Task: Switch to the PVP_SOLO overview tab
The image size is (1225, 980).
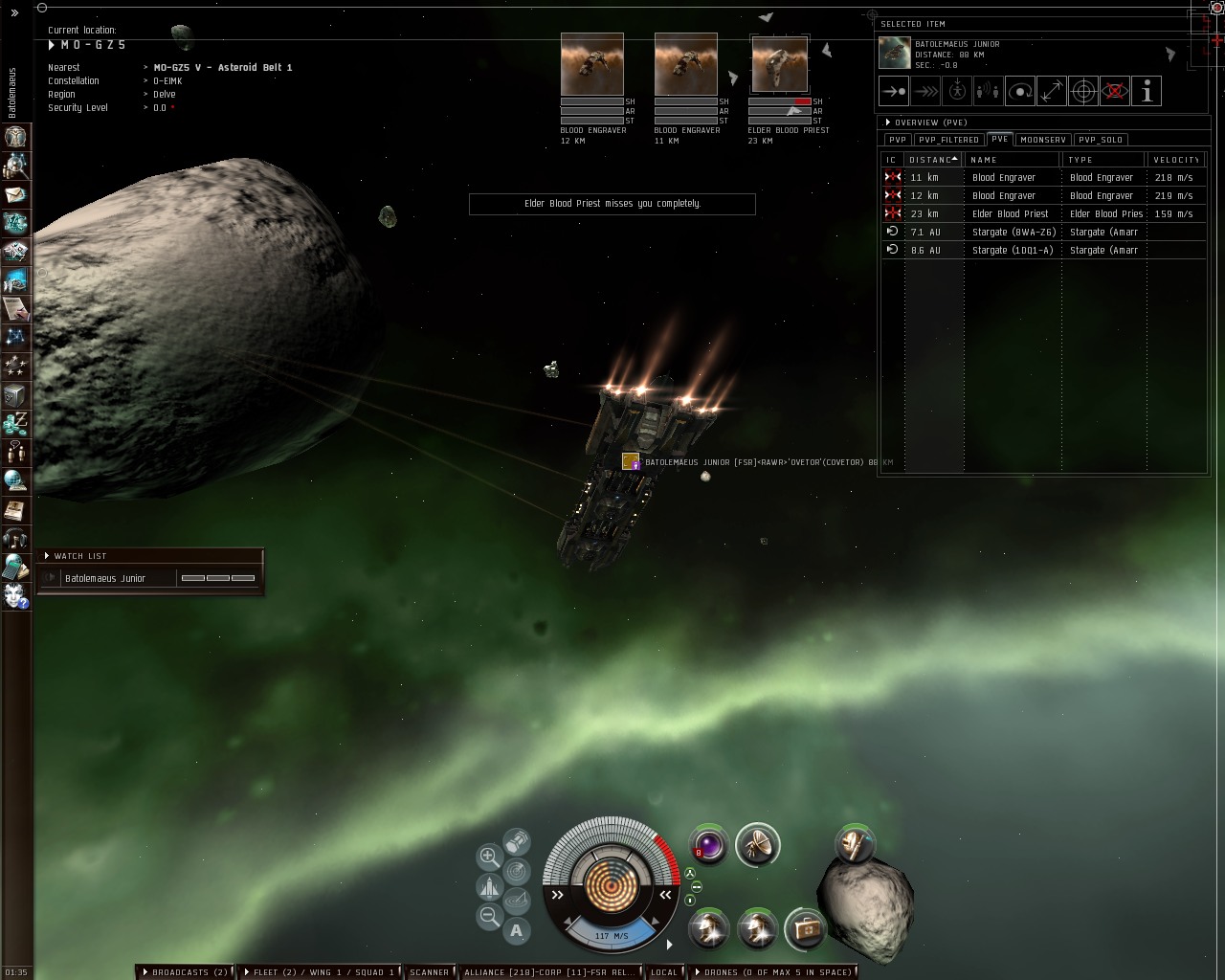Action: pos(1100,140)
